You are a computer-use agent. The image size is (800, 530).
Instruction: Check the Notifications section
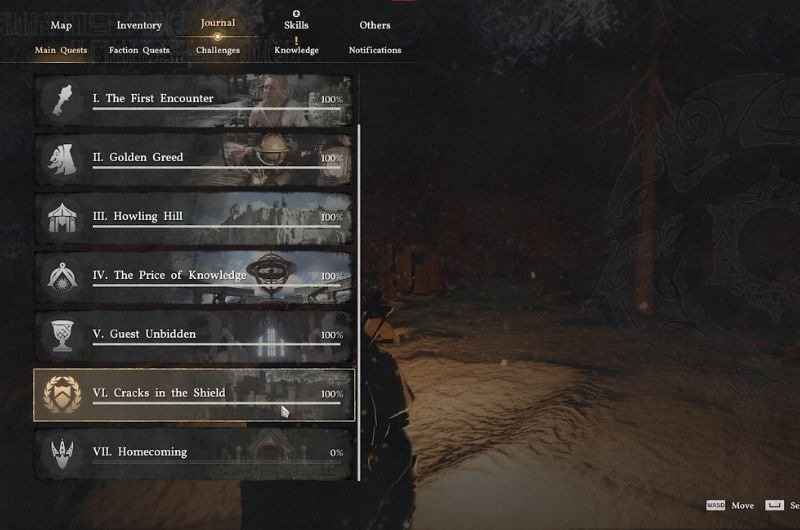(x=375, y=50)
